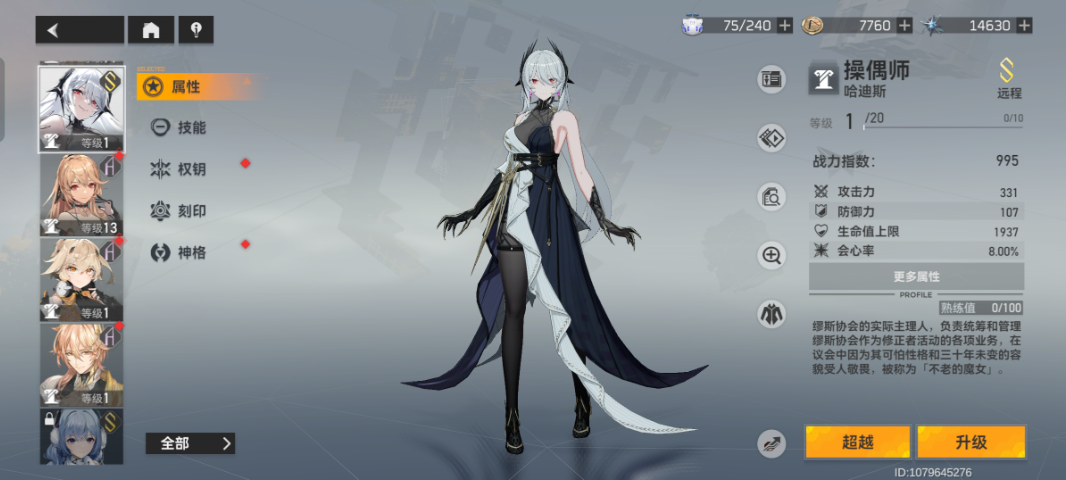Image resolution: width=1066 pixels, height=480 pixels.
Task: Go back with the arrow button
Action: click(x=80, y=30)
